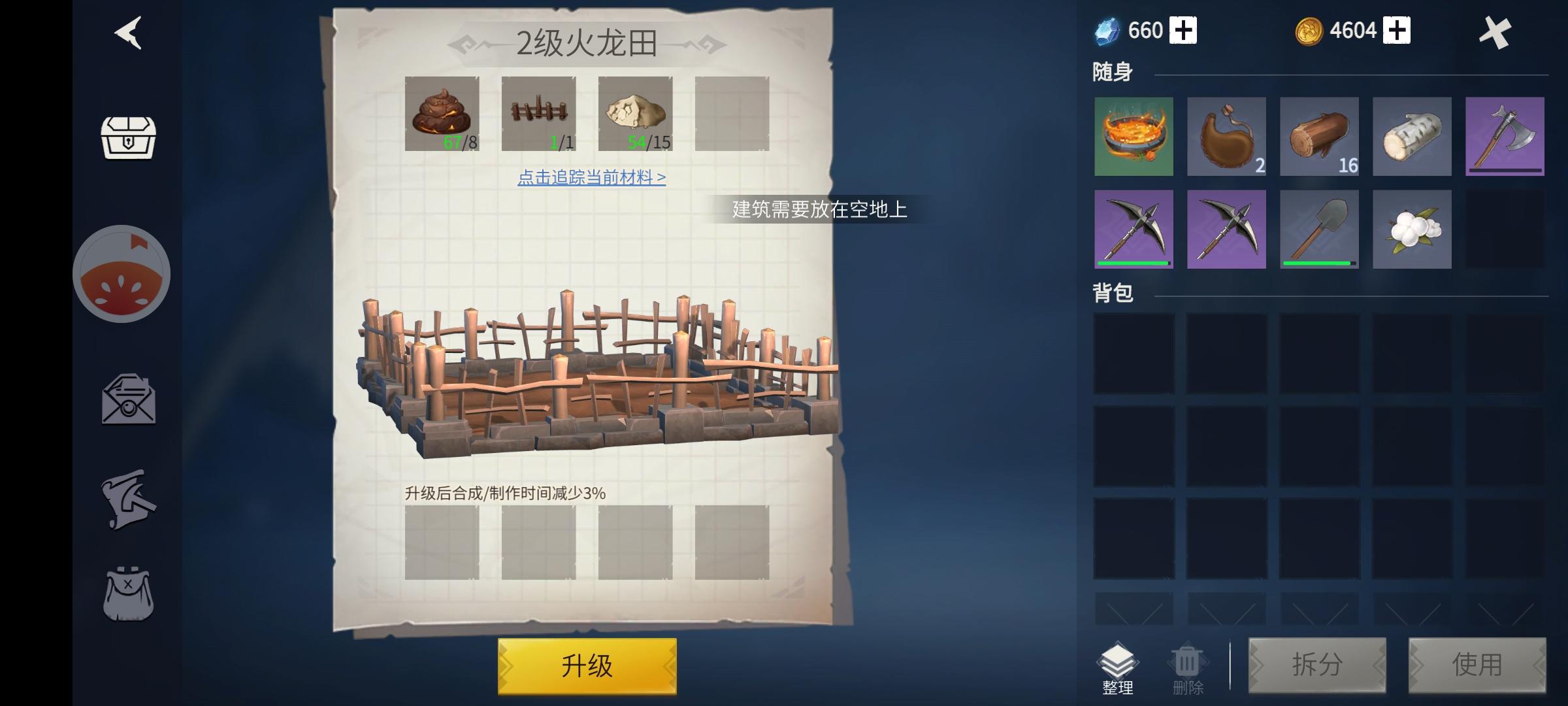Screen dimensions: 1568x706
Task: Tap the back arrow at top left
Action: click(x=128, y=34)
